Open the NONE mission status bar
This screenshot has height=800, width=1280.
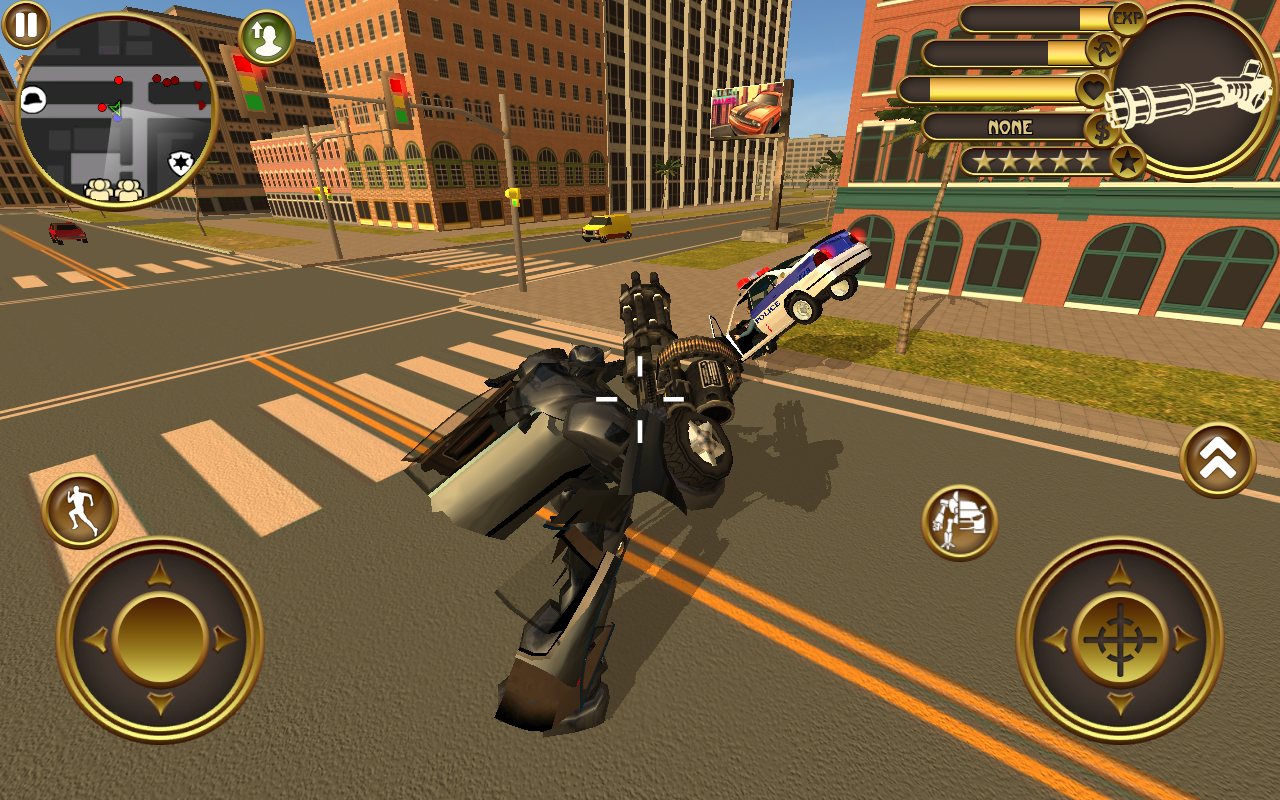point(1010,128)
